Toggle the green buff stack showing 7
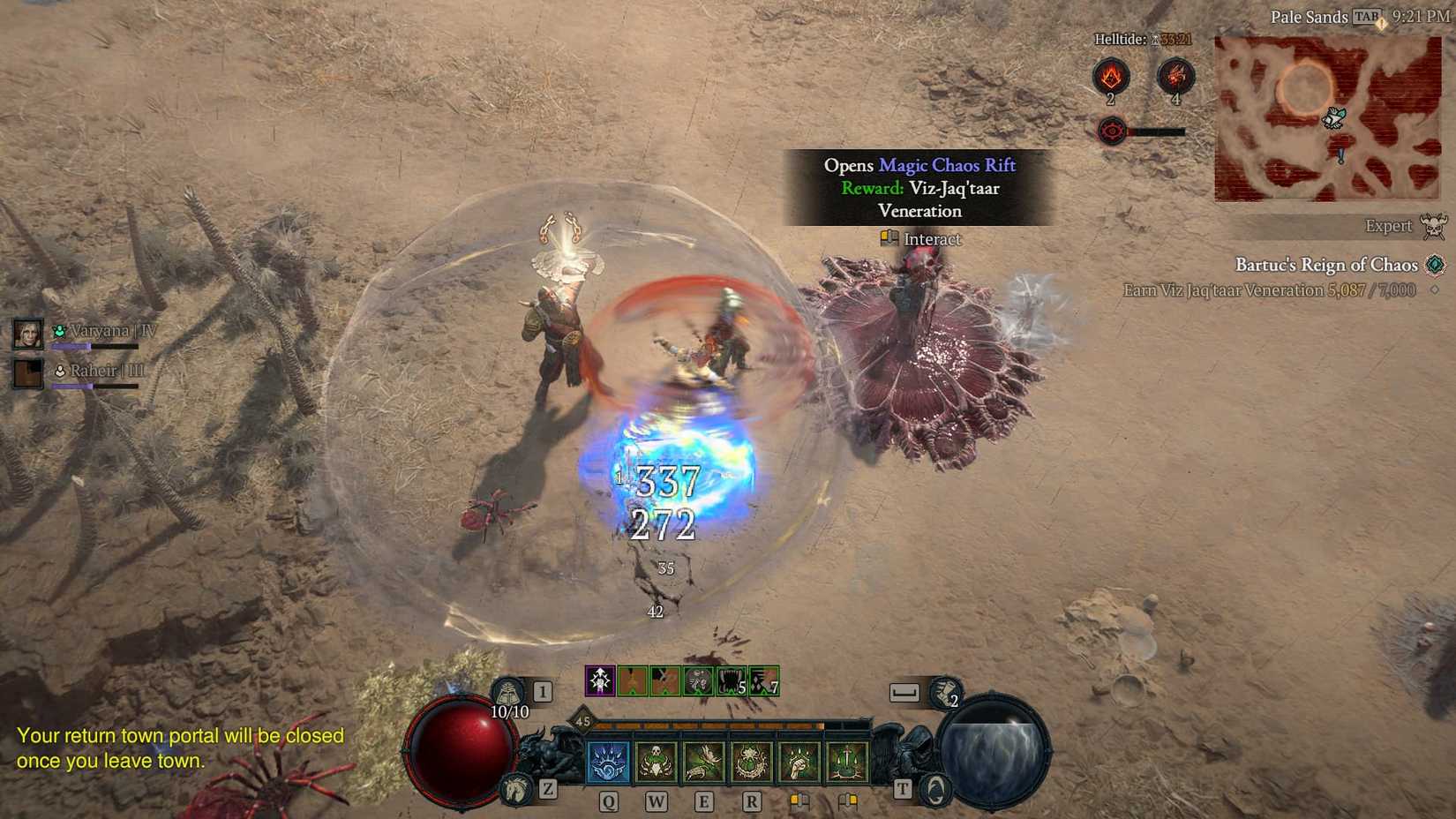This screenshot has width=1456, height=819. point(762,680)
